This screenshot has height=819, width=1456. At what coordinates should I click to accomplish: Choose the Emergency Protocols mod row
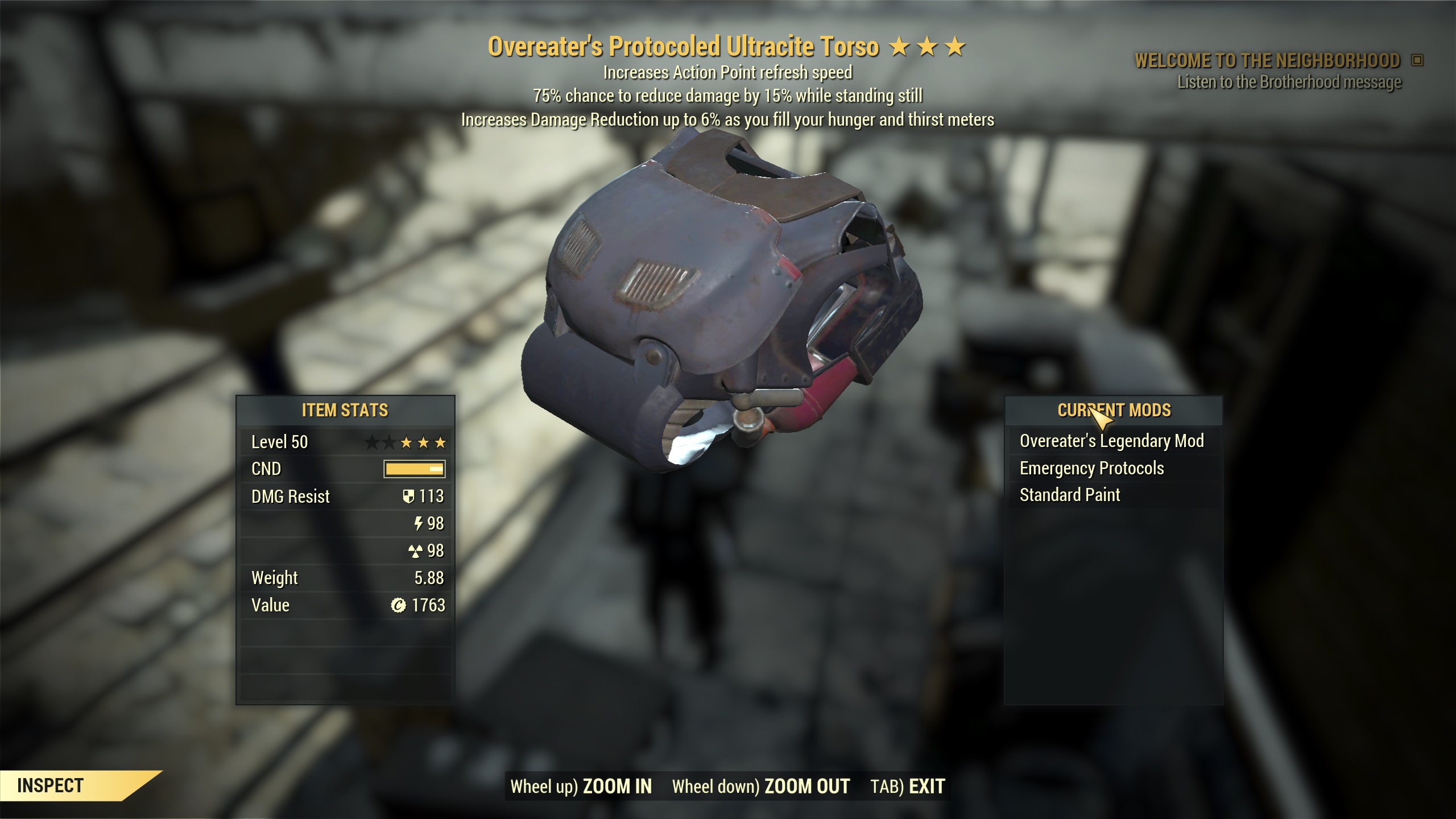1091,468
